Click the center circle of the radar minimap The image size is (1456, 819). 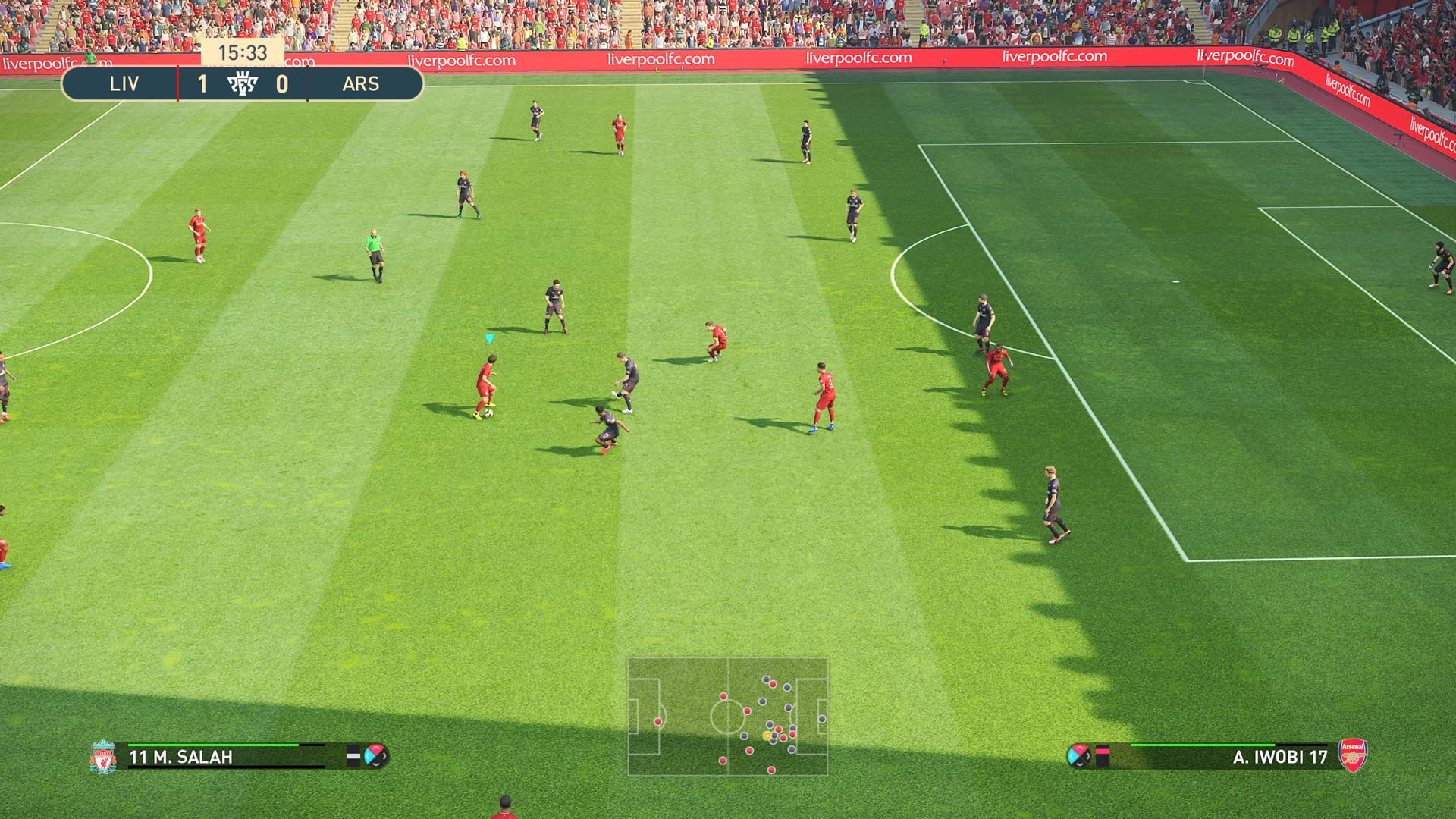click(x=728, y=717)
